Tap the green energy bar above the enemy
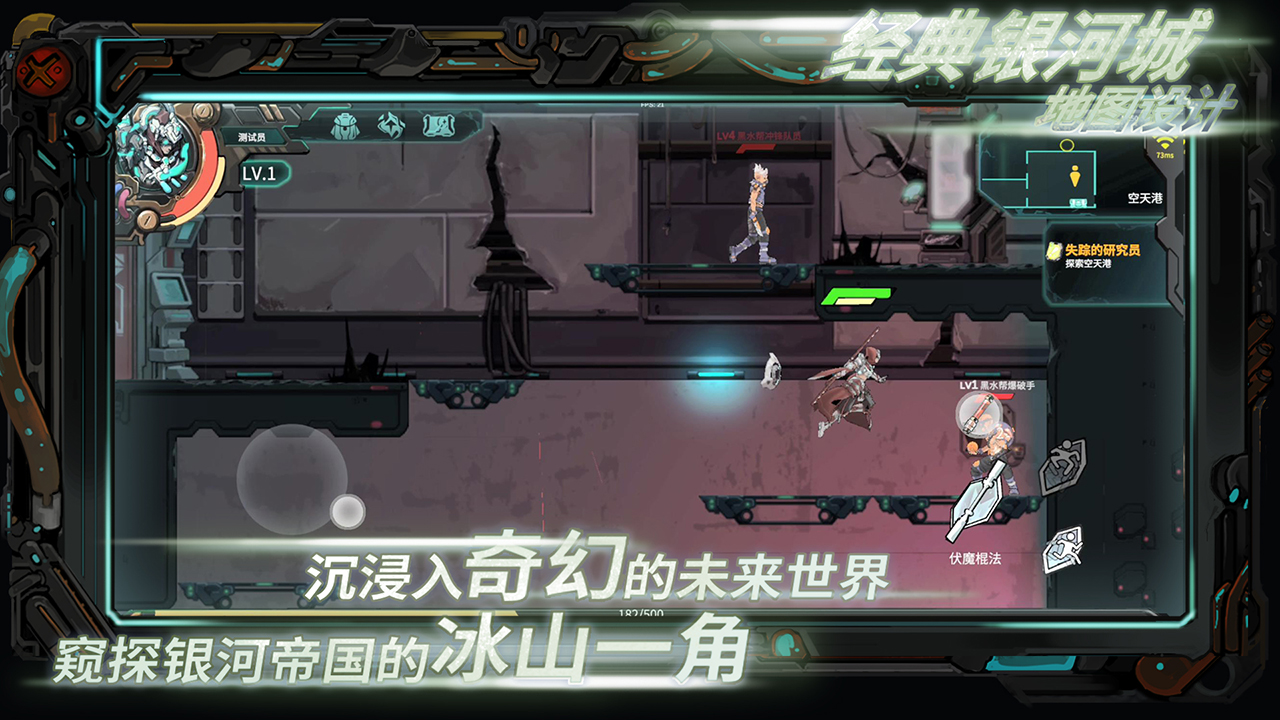 (855, 293)
